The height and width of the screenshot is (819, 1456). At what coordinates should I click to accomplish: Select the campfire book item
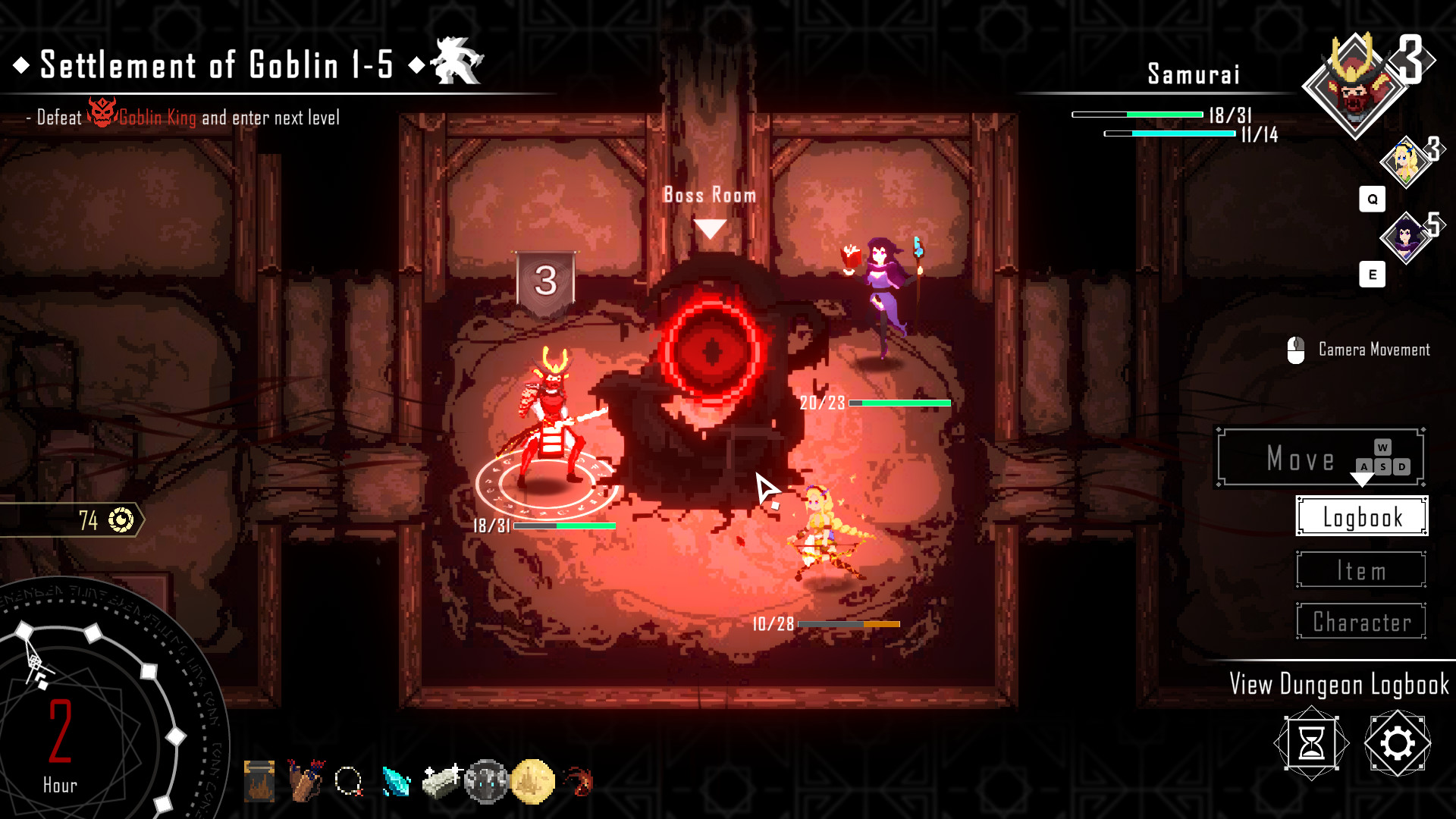point(259,781)
